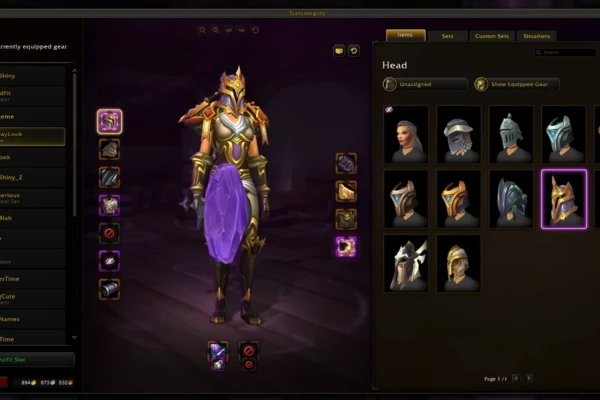Click the main-hand weapon slot below character
Image resolution: width=600 pixels, height=400 pixels.
(x=218, y=350)
